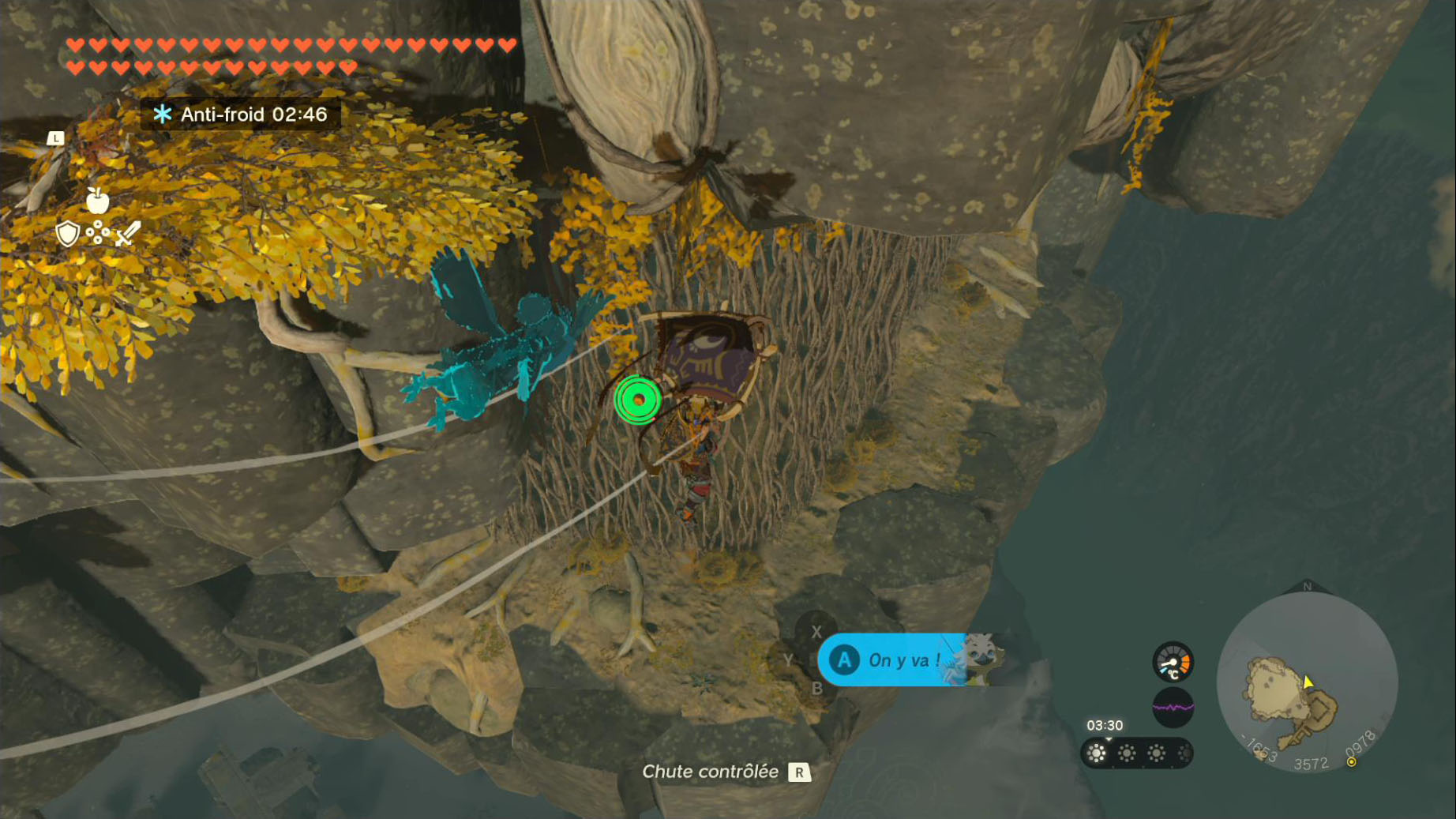View the weather forecast bar
This screenshot has height=819, width=1456.
coord(1136,753)
